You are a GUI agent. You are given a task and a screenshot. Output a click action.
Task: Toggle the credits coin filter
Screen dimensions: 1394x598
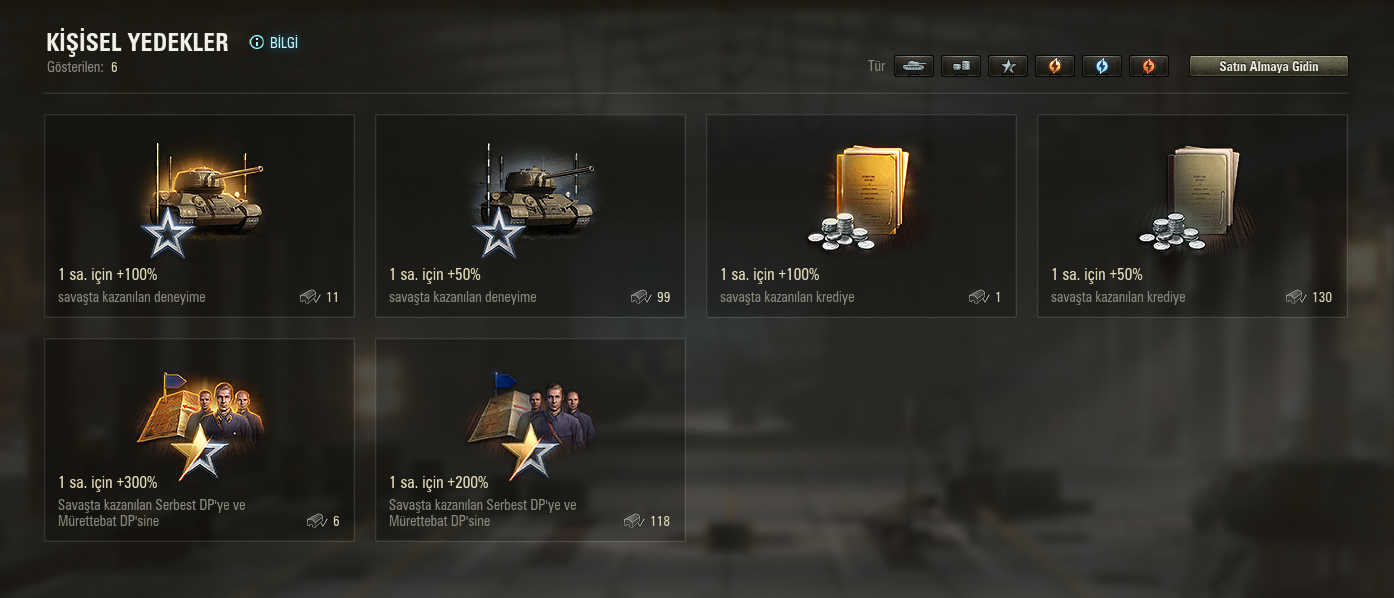[x=961, y=67]
